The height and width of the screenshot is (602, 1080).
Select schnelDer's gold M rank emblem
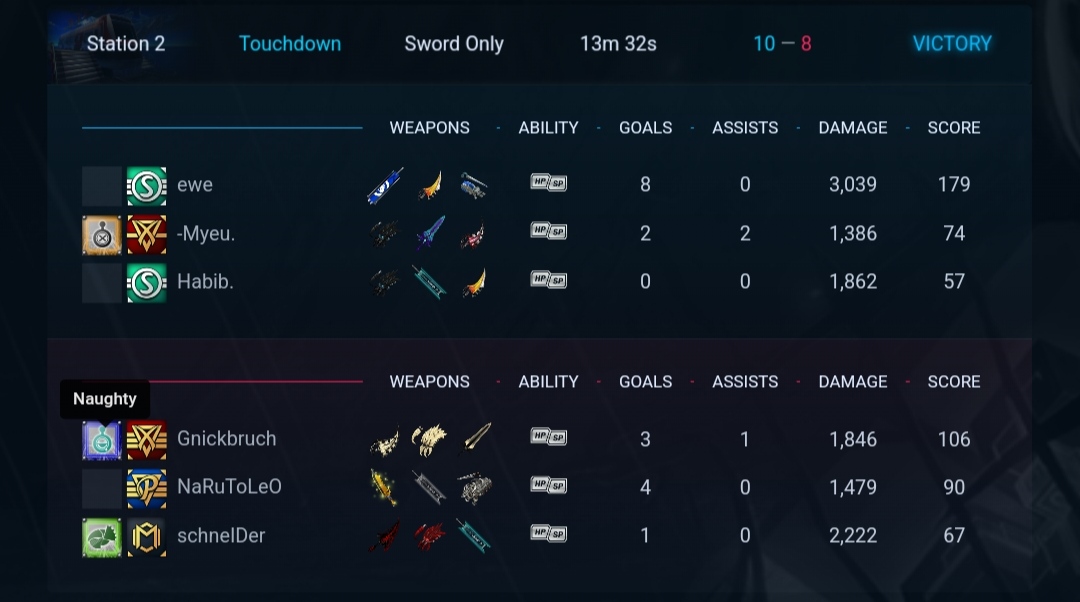147,537
